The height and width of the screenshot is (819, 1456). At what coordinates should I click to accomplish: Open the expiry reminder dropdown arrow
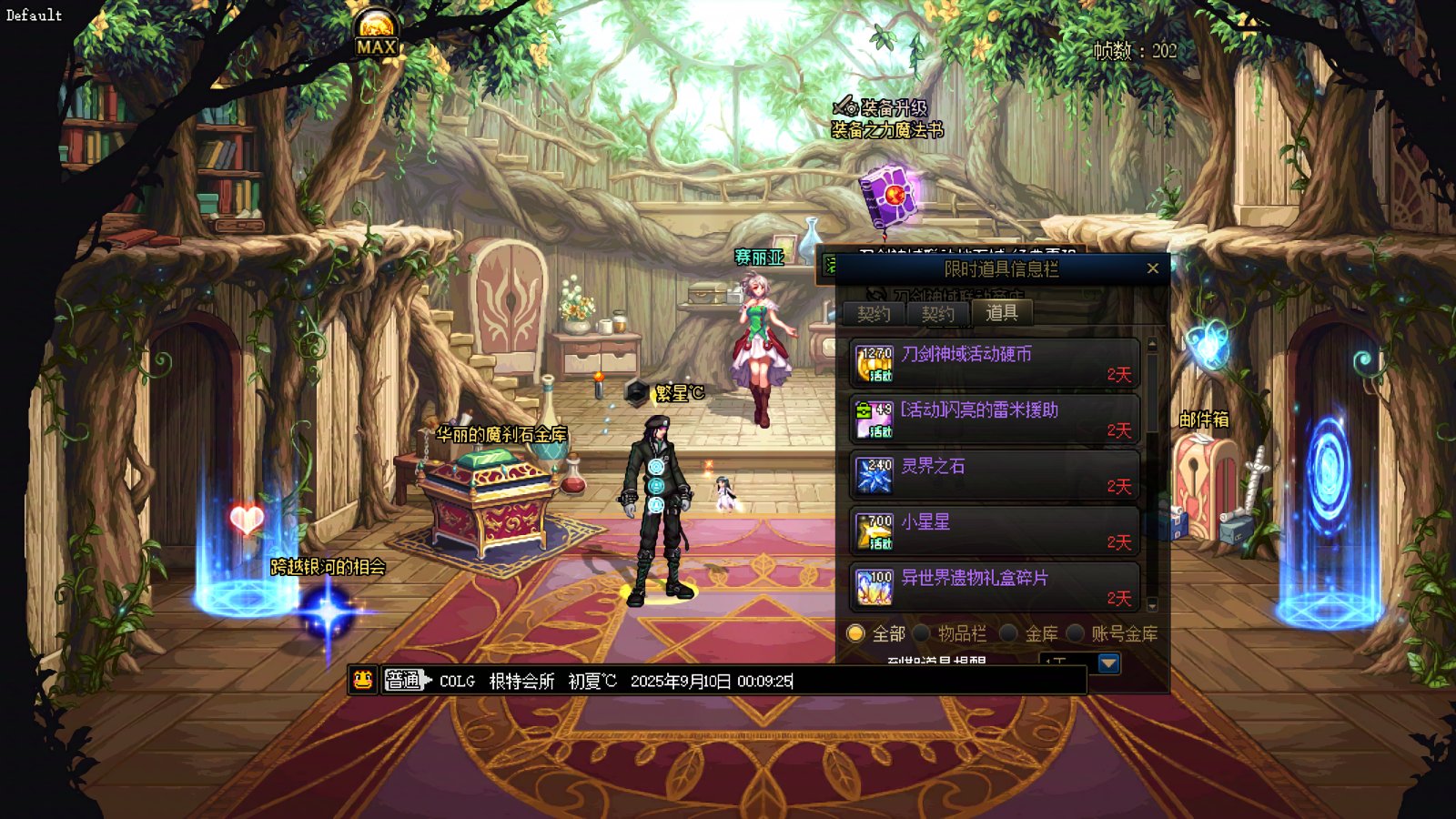click(1108, 662)
